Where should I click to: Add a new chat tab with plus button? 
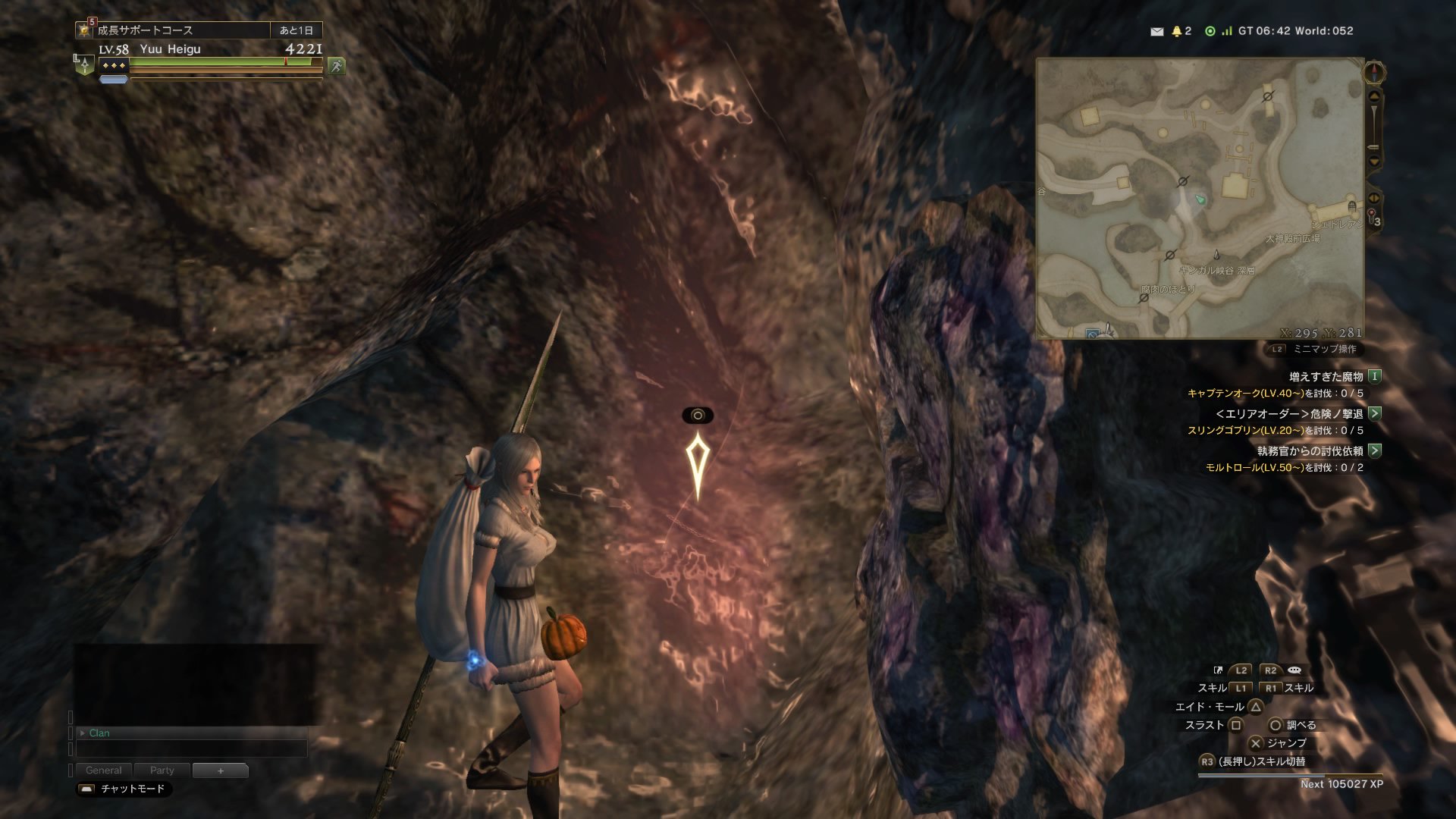tap(221, 770)
